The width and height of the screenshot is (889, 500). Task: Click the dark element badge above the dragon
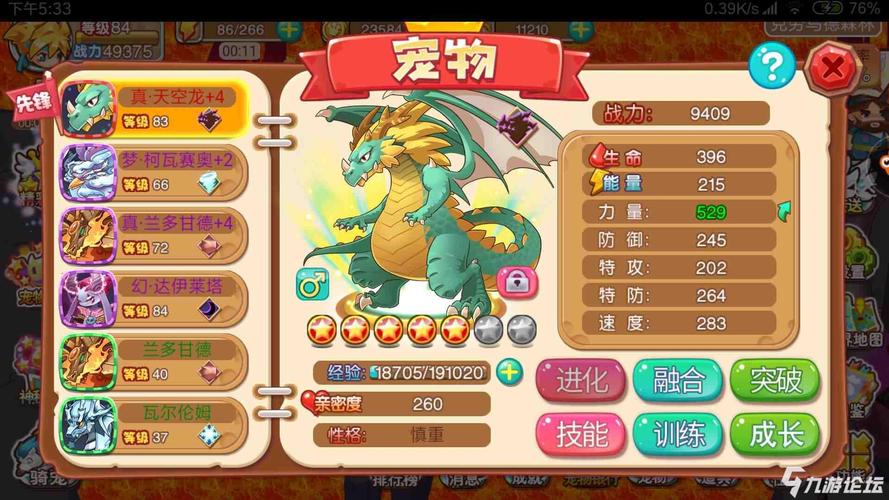coord(517,129)
